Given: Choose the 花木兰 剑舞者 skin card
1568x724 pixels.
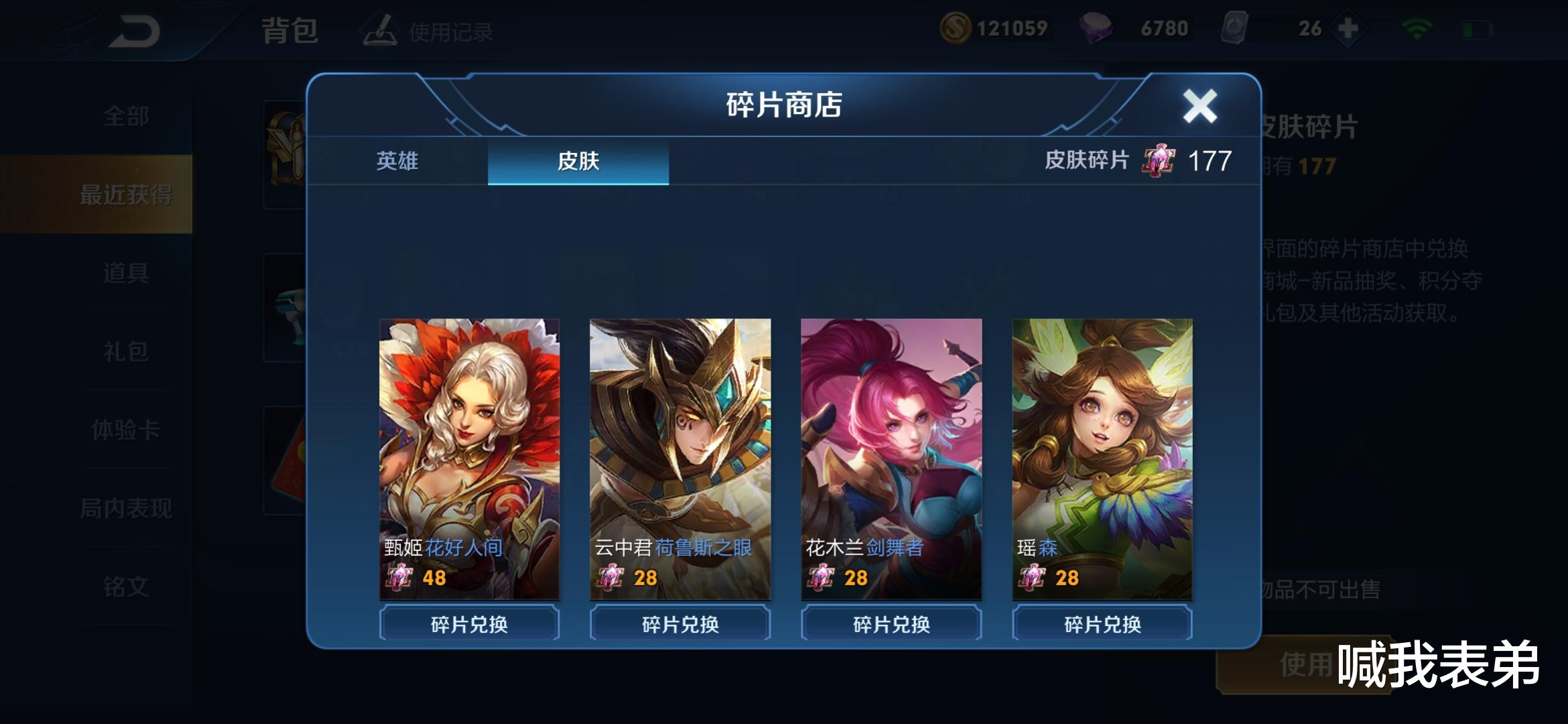Looking at the screenshot, I should tap(891, 456).
